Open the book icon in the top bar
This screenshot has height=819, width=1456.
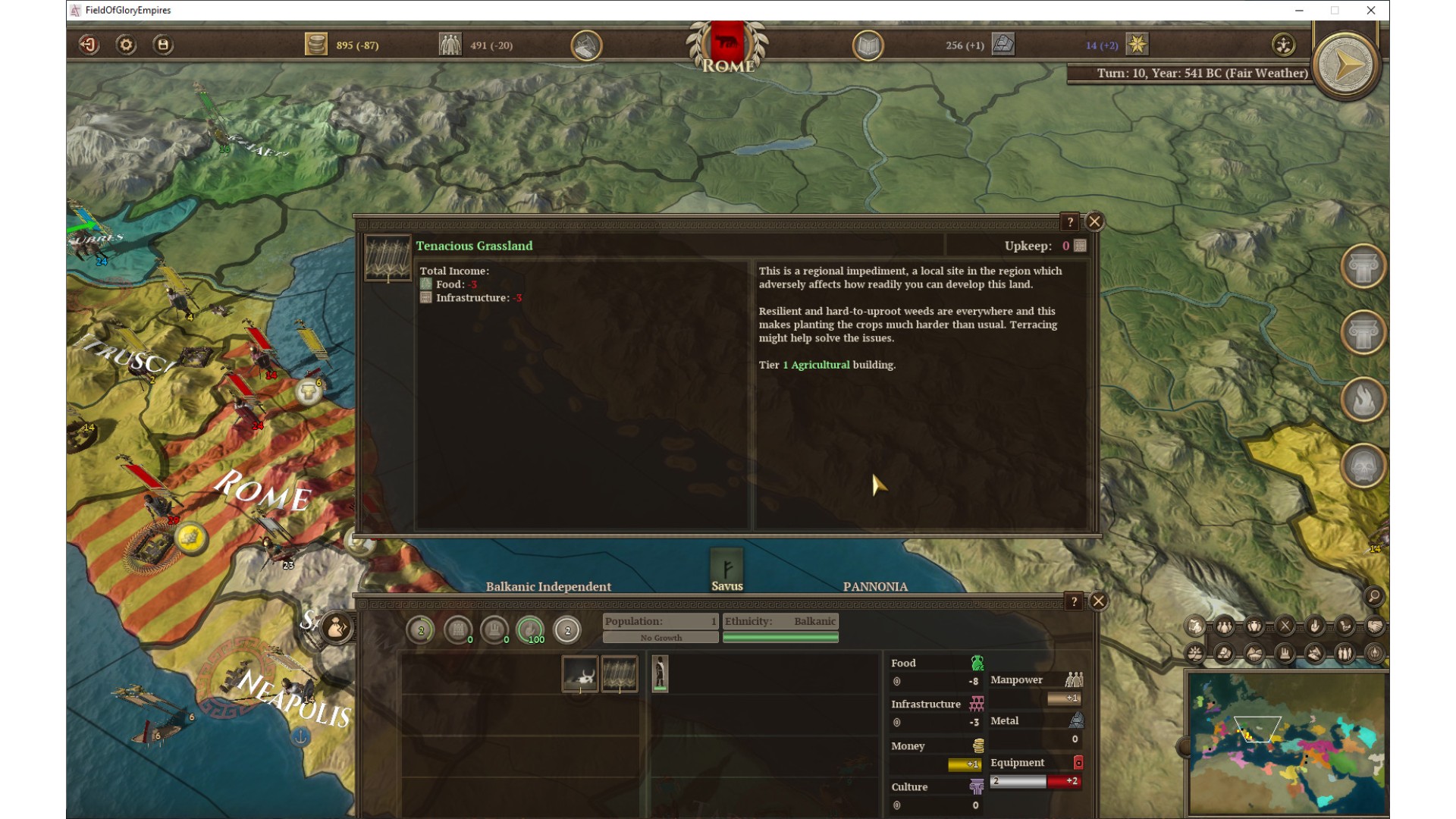coord(868,45)
